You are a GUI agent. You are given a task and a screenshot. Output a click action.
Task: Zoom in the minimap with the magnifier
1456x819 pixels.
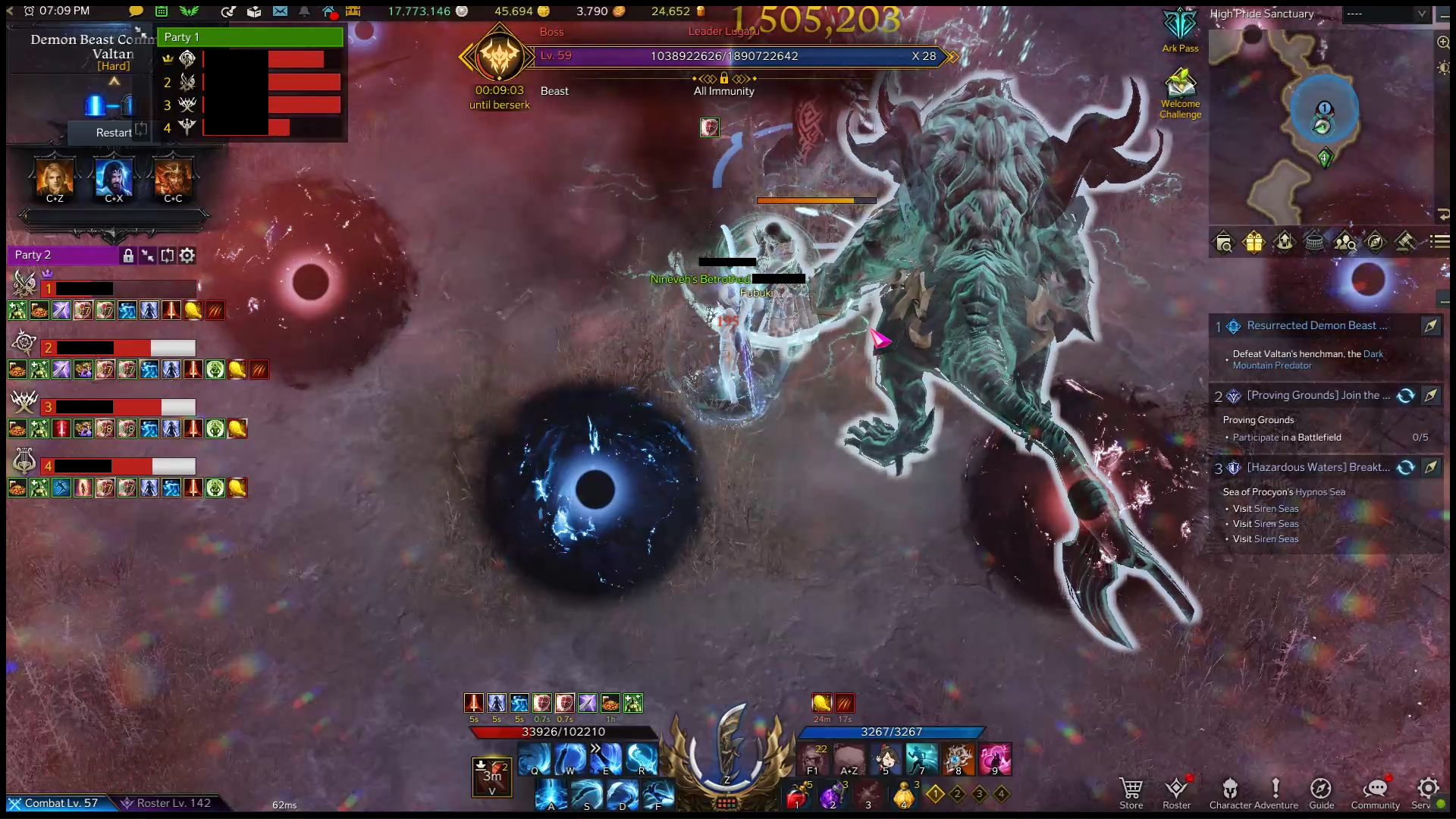pos(1443,43)
